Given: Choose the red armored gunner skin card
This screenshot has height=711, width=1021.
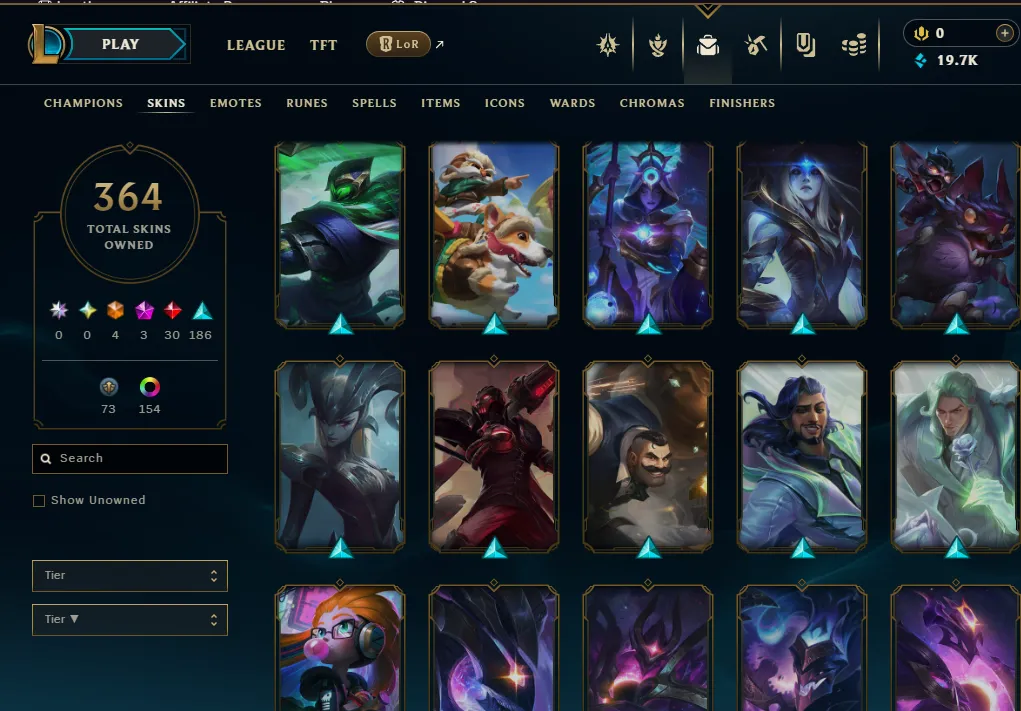Looking at the screenshot, I should click(494, 455).
